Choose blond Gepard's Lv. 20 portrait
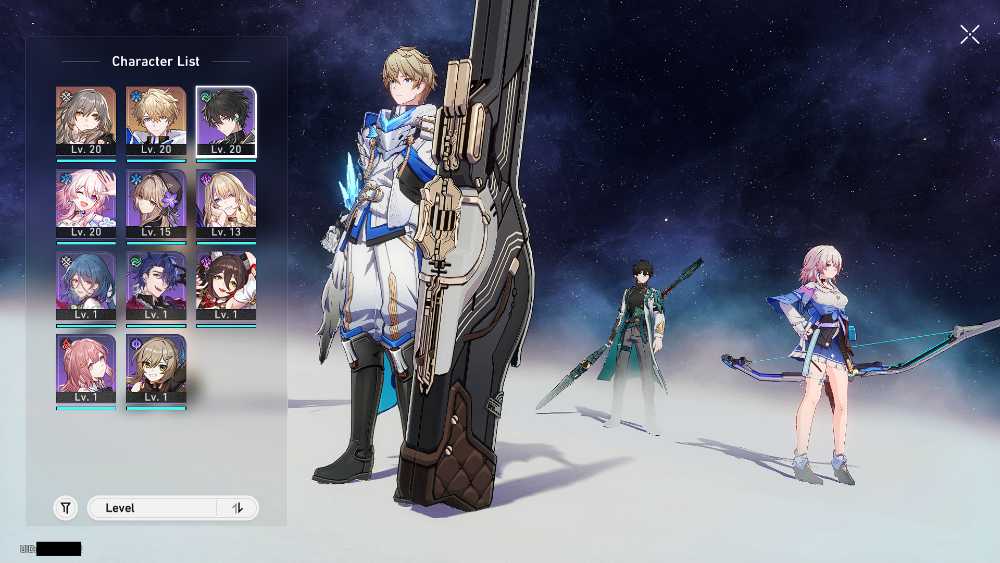This screenshot has width=1000, height=563. (156, 121)
